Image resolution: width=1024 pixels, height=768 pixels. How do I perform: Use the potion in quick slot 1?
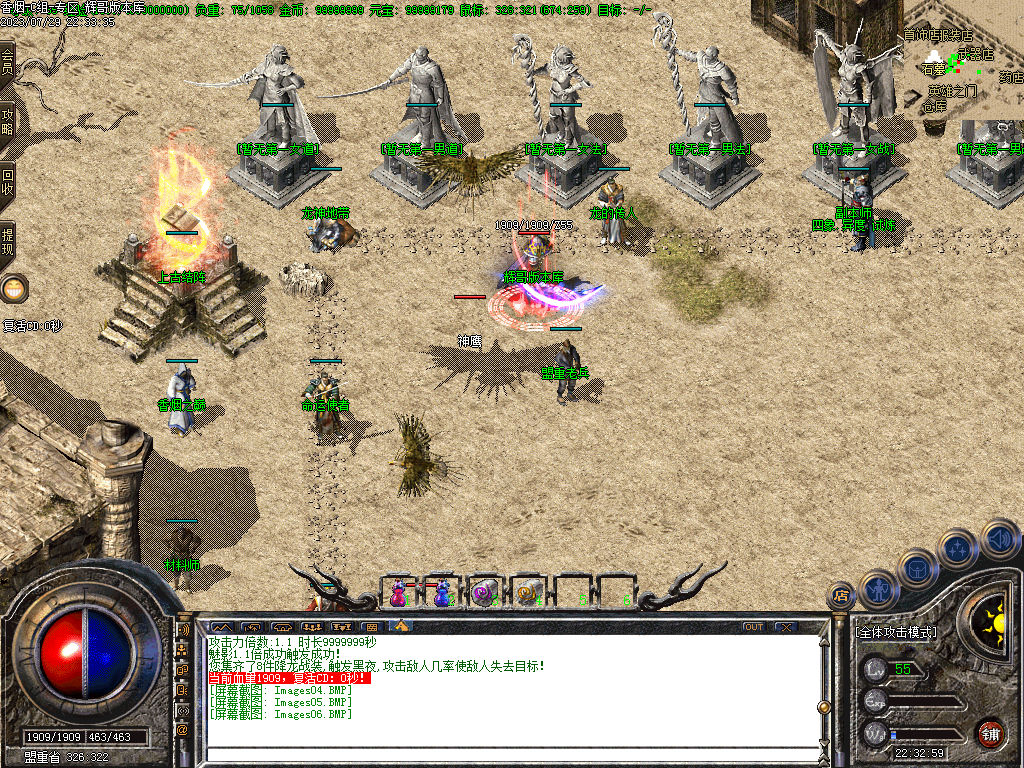coord(399,592)
